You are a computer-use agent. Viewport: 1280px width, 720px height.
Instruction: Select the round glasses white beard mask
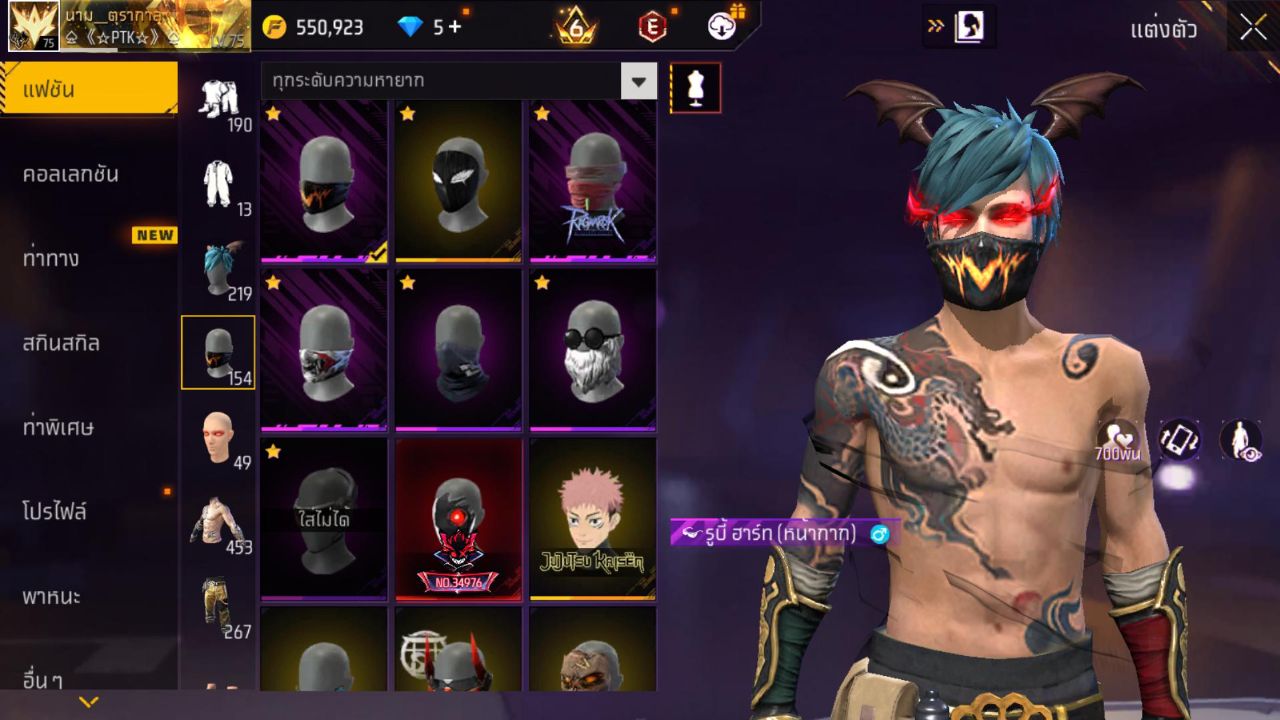point(592,349)
